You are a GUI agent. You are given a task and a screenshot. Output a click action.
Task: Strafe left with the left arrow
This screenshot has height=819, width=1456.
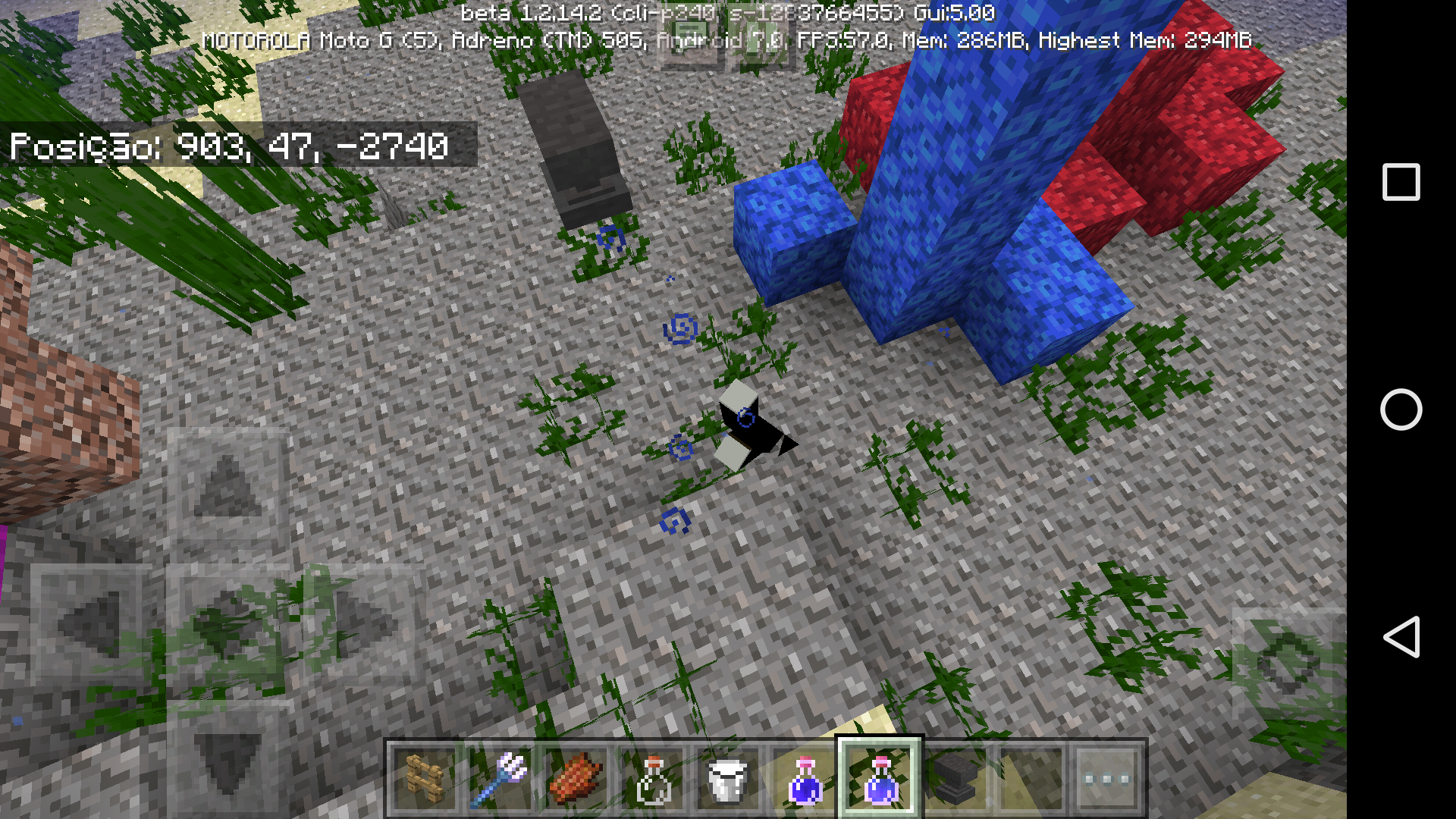click(x=91, y=624)
